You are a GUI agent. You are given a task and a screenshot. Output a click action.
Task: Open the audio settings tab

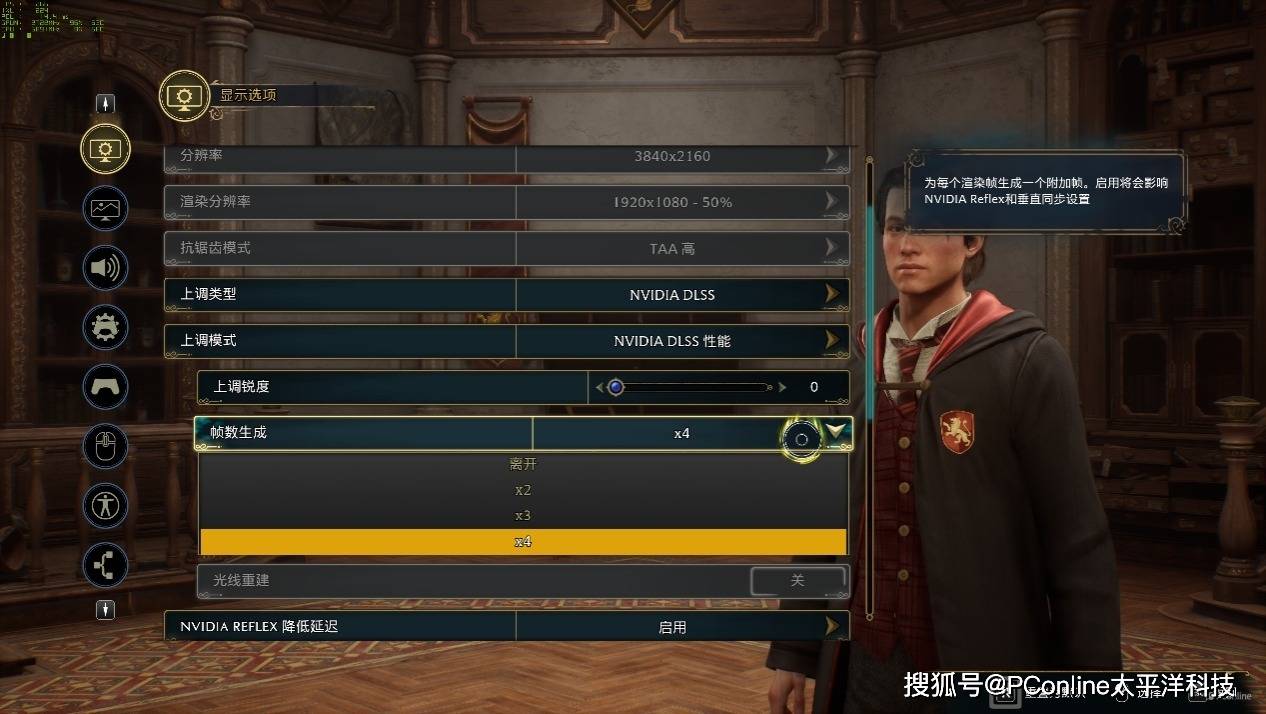tap(105, 267)
